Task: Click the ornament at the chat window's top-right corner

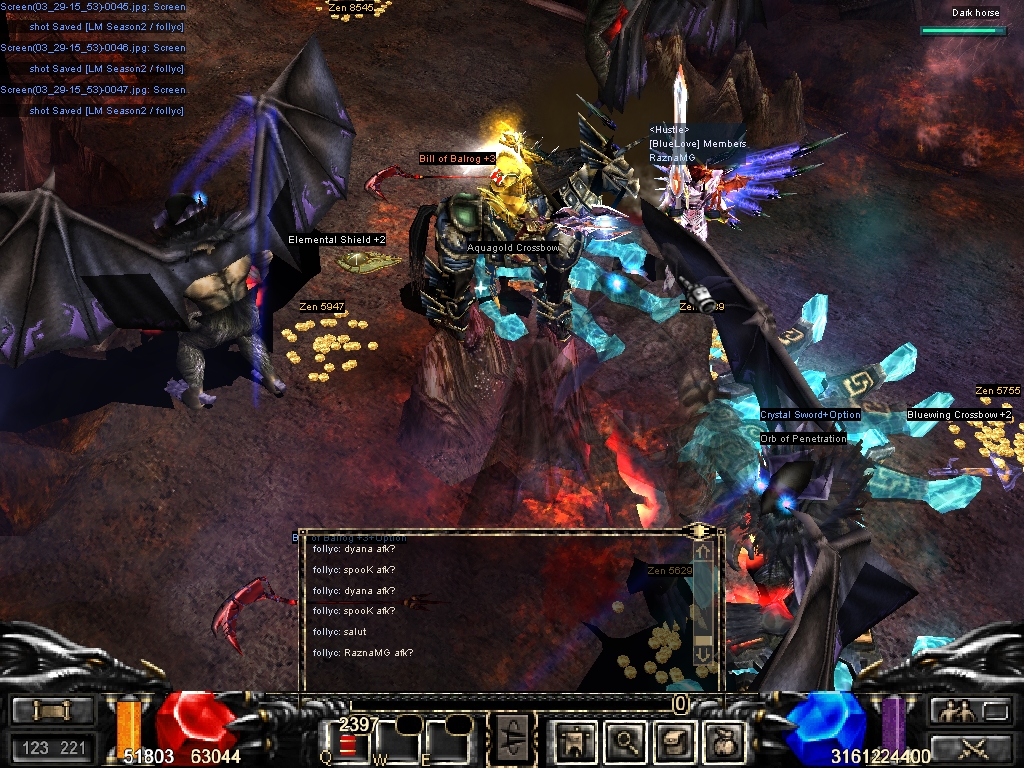Action: pyautogui.click(x=699, y=530)
